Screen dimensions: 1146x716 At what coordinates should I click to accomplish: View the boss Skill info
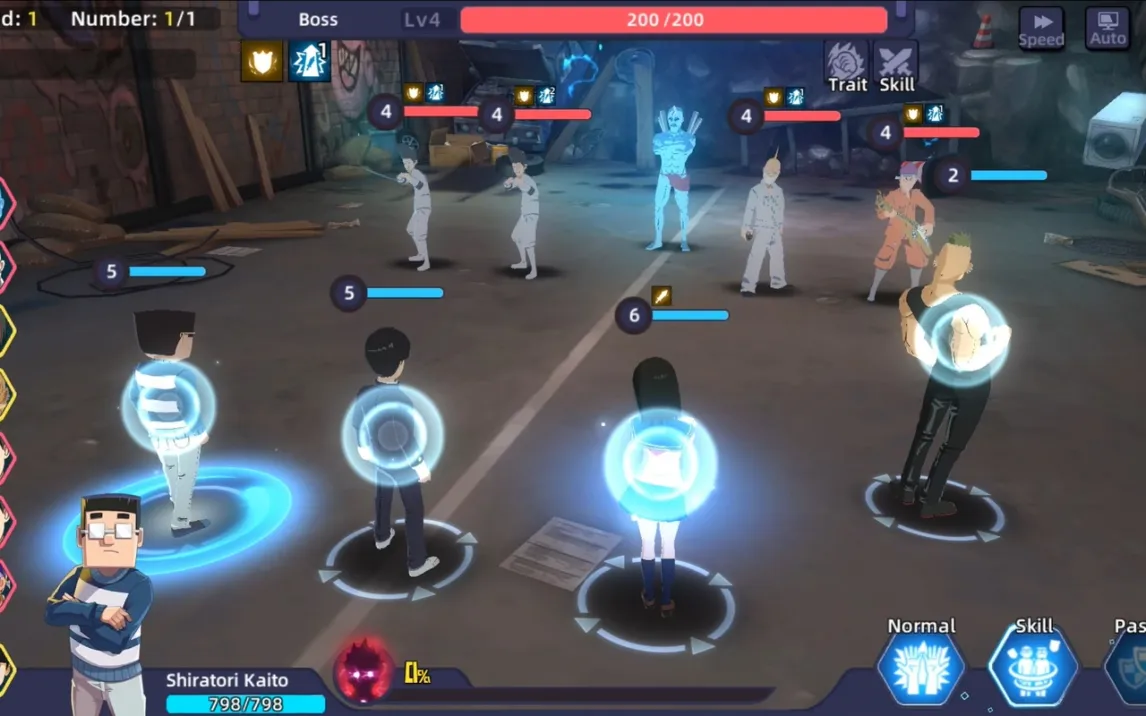point(896,66)
